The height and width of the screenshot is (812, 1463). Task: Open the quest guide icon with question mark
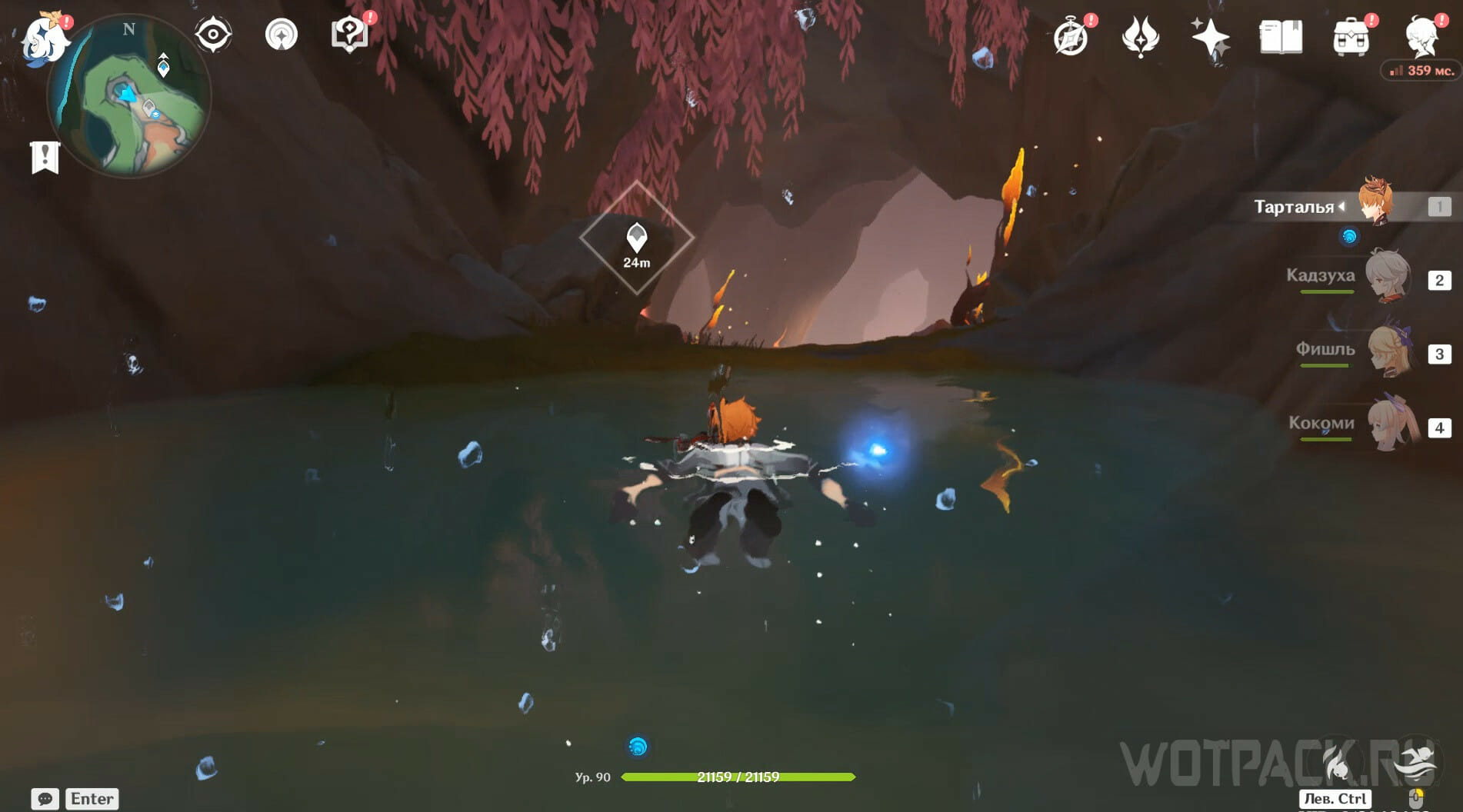point(349,35)
